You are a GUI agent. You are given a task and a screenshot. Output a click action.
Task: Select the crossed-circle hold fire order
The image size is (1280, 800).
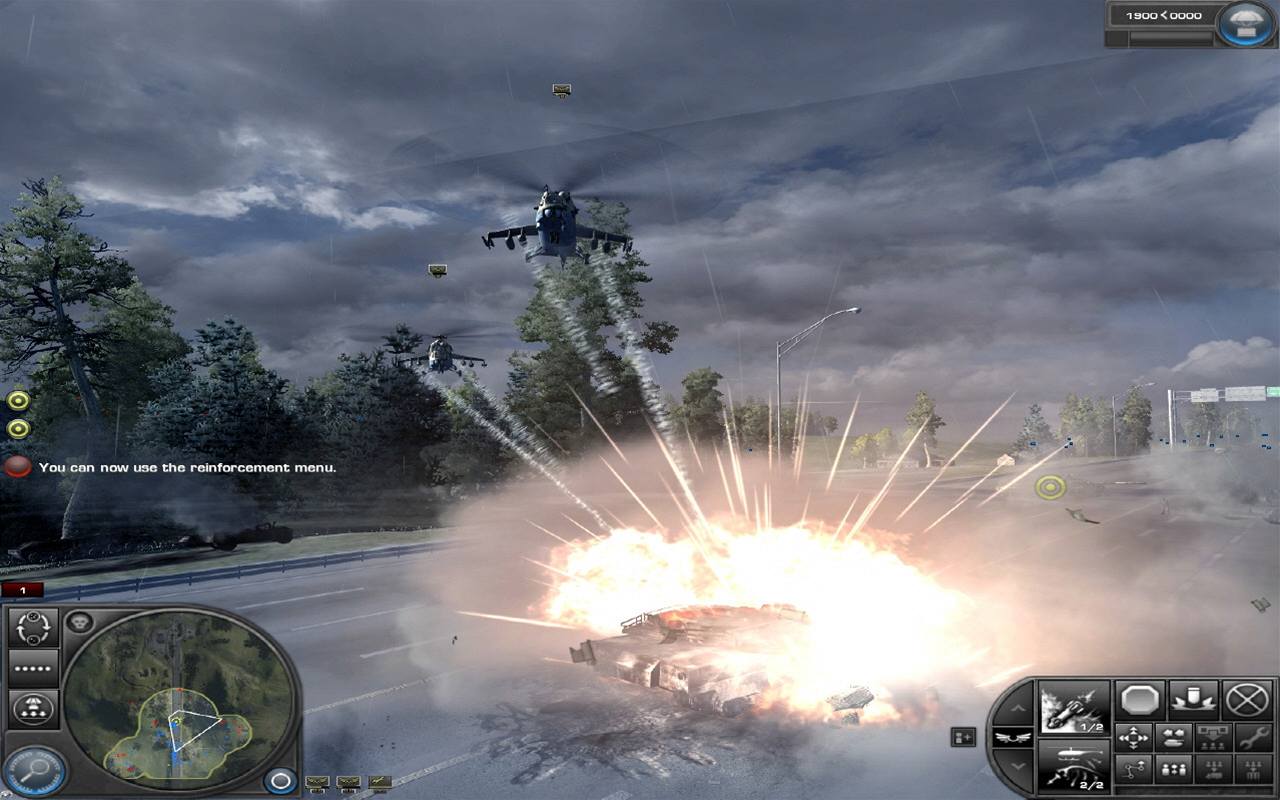[x=1247, y=700]
